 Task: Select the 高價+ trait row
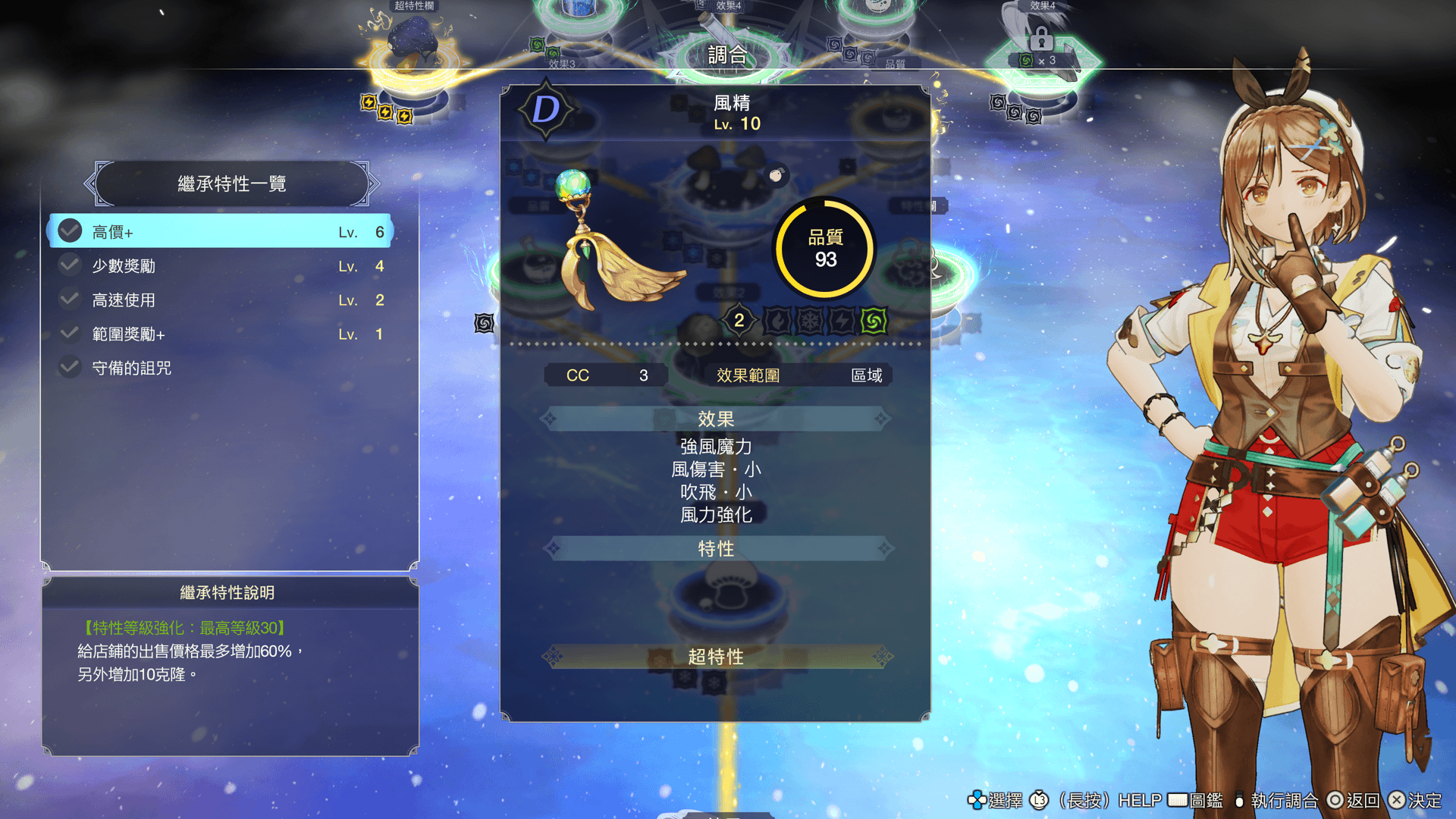220,231
